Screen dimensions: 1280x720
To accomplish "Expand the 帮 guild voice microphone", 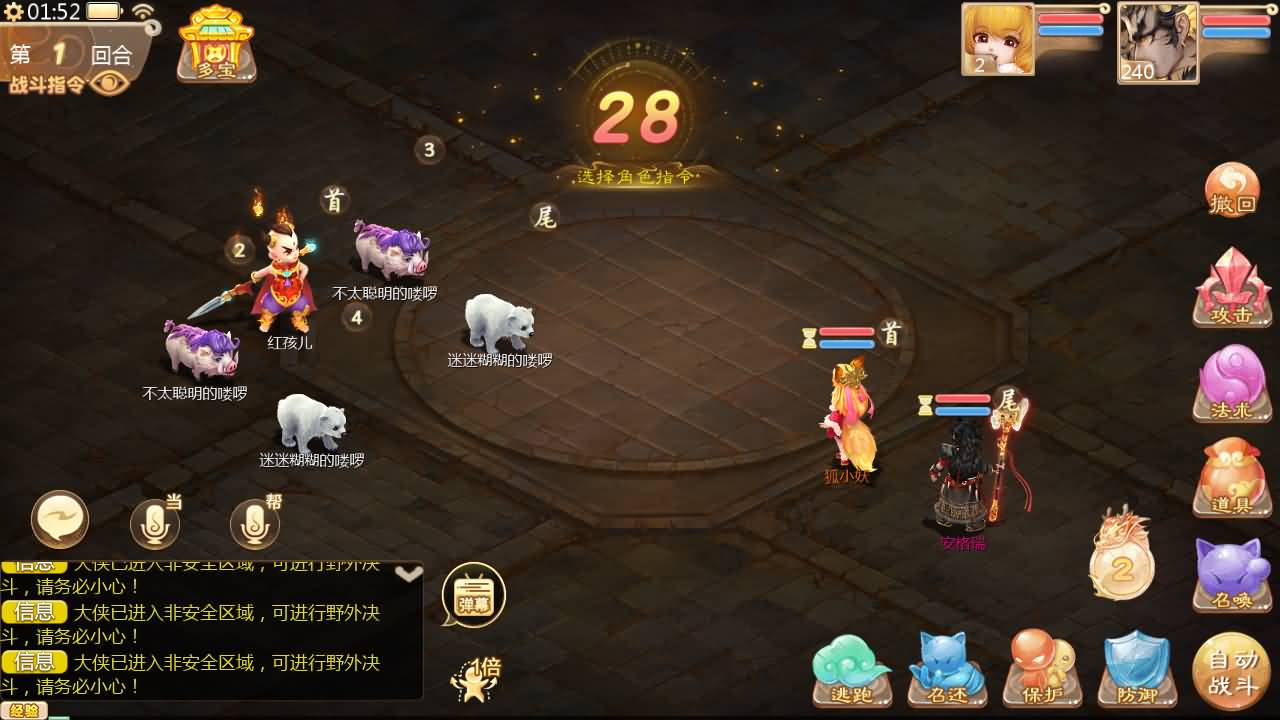I will click(253, 521).
